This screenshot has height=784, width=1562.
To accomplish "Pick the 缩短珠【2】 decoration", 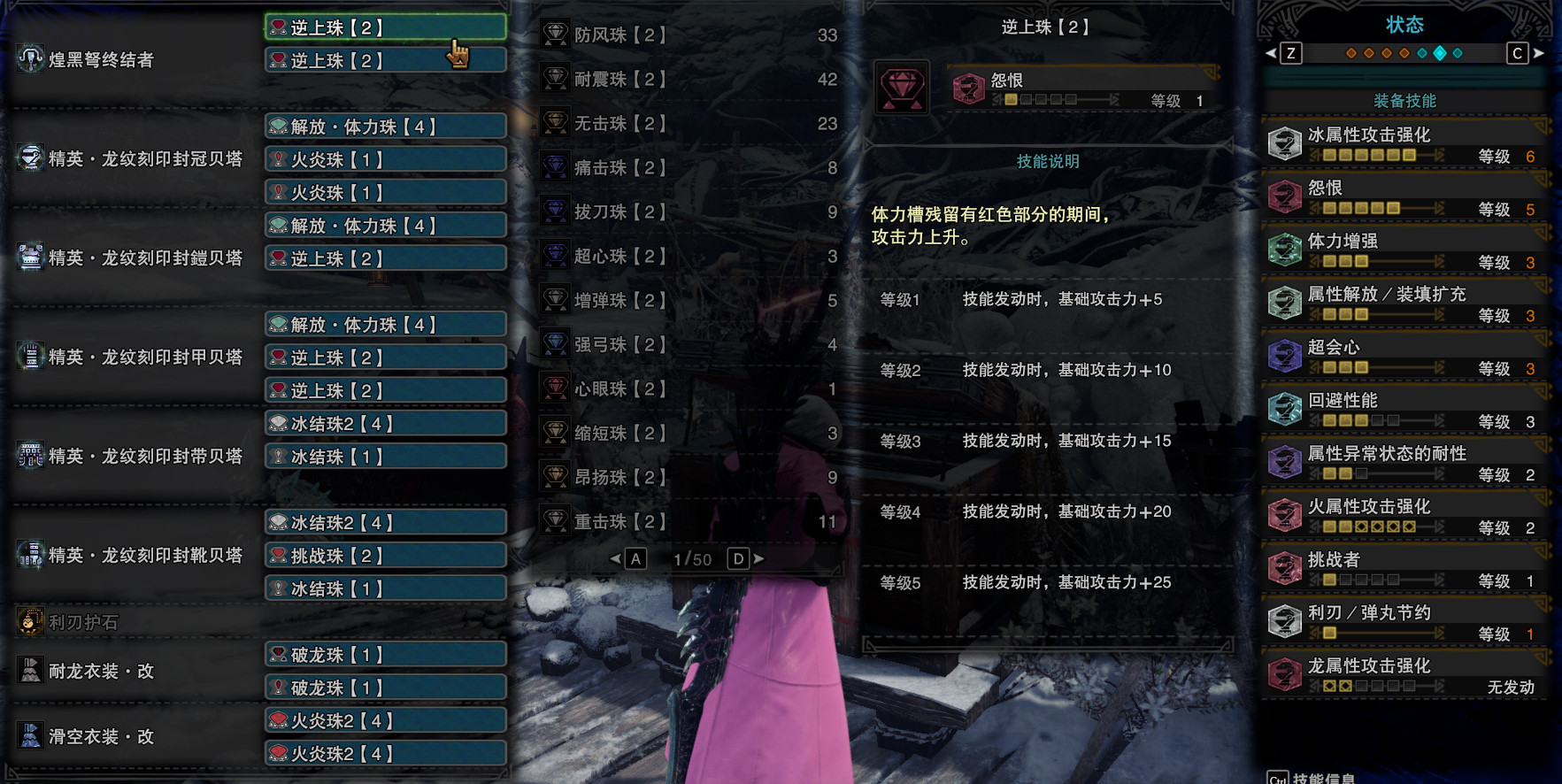I will tap(619, 434).
